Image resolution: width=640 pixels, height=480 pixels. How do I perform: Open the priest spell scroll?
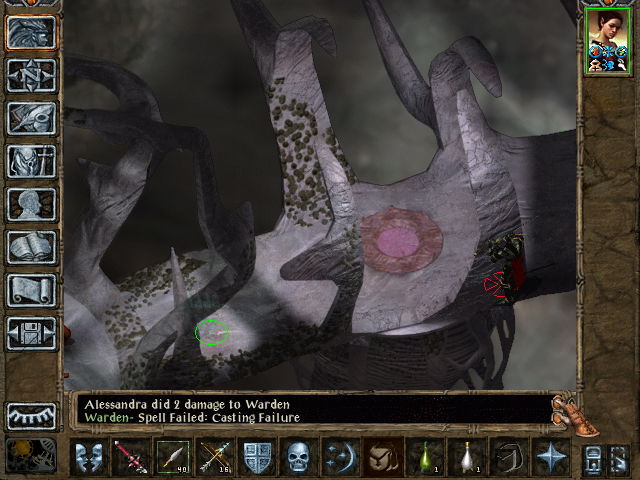pos(31,290)
